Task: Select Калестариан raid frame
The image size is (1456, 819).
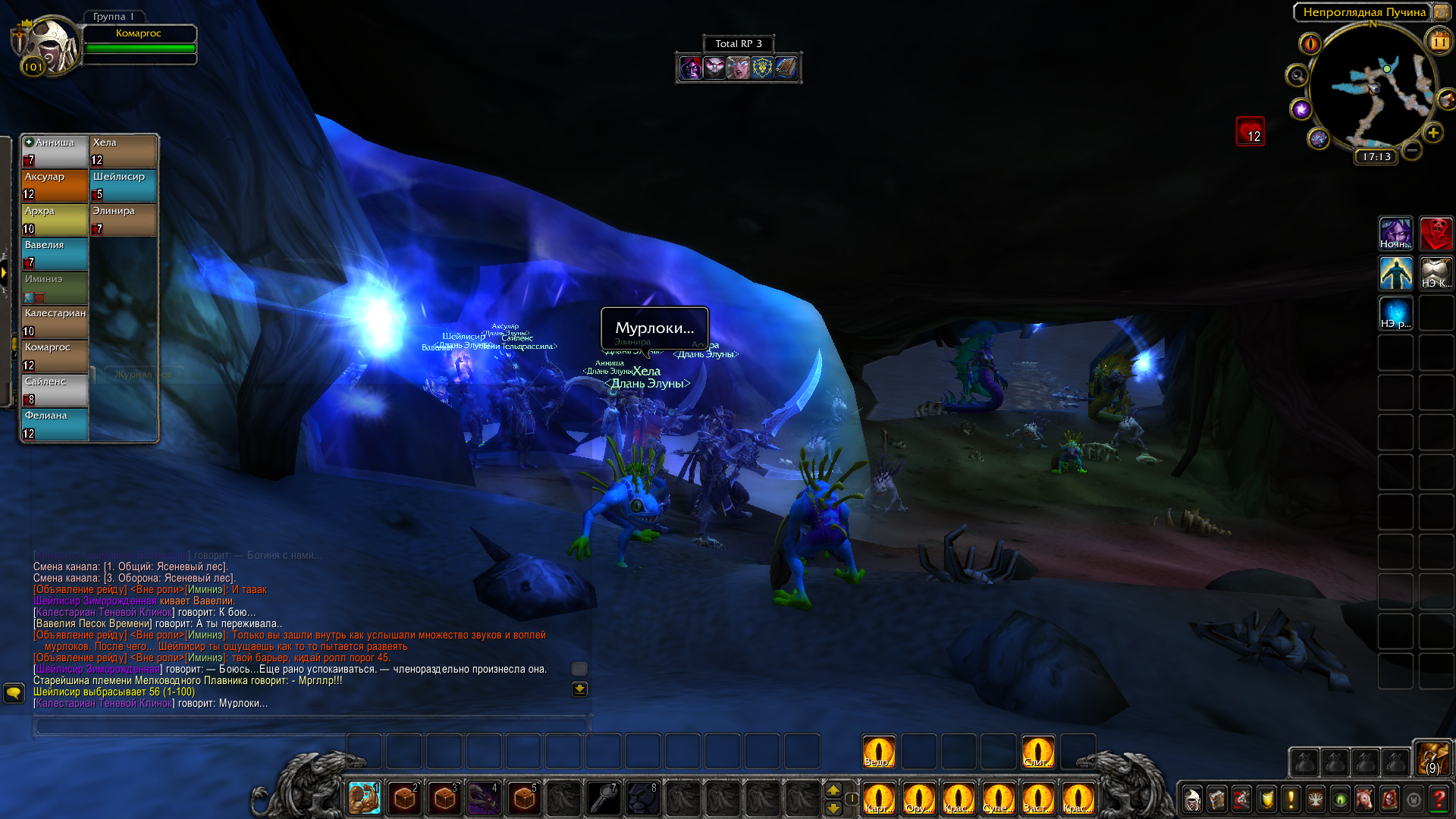Action: pyautogui.click(x=55, y=322)
